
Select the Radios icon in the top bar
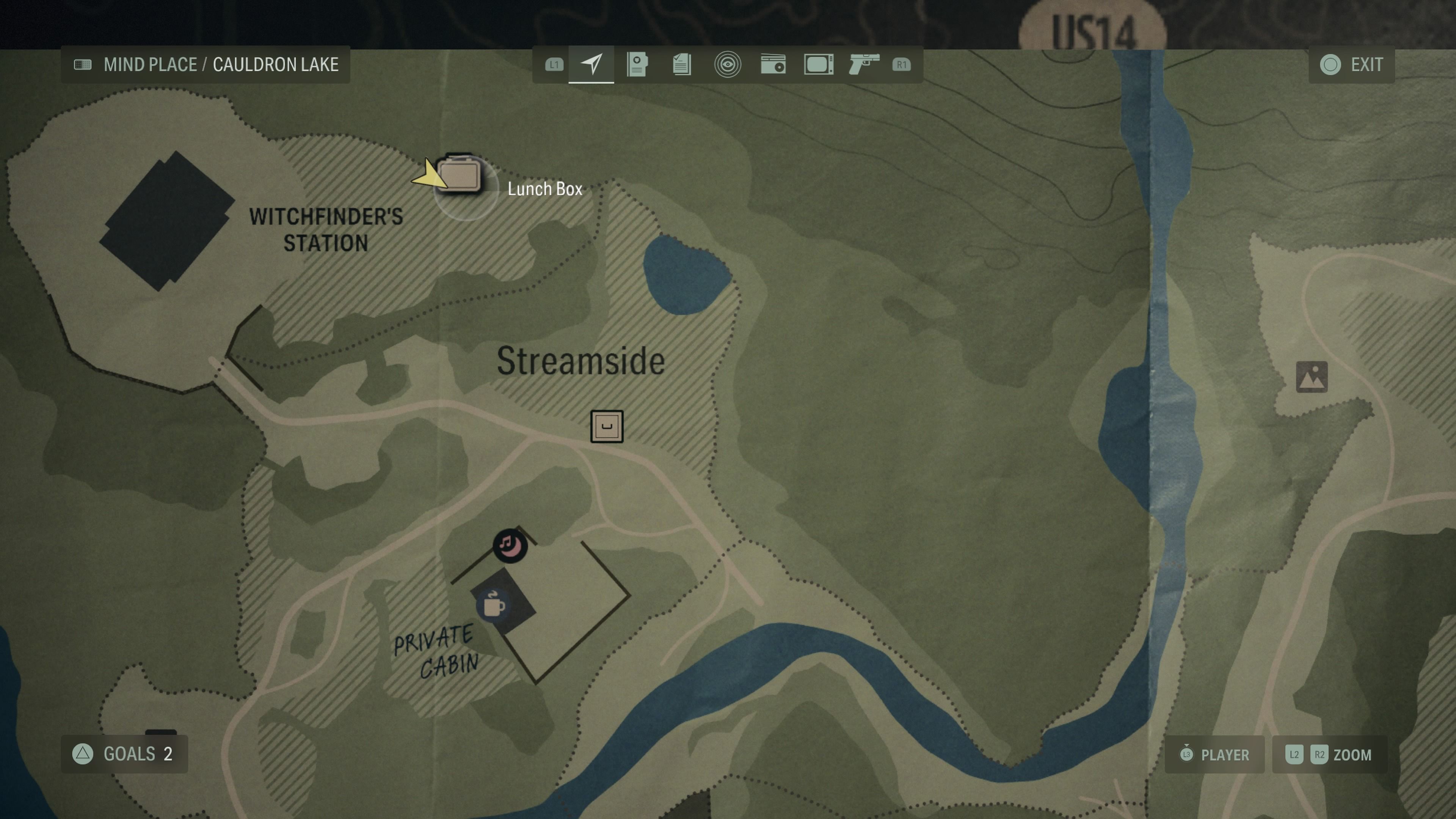[x=773, y=64]
